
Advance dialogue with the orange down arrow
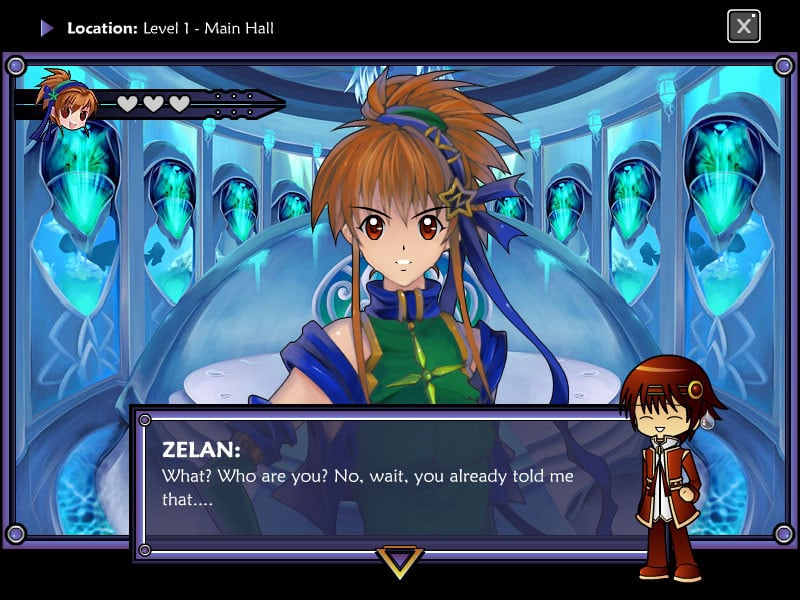pos(399,560)
